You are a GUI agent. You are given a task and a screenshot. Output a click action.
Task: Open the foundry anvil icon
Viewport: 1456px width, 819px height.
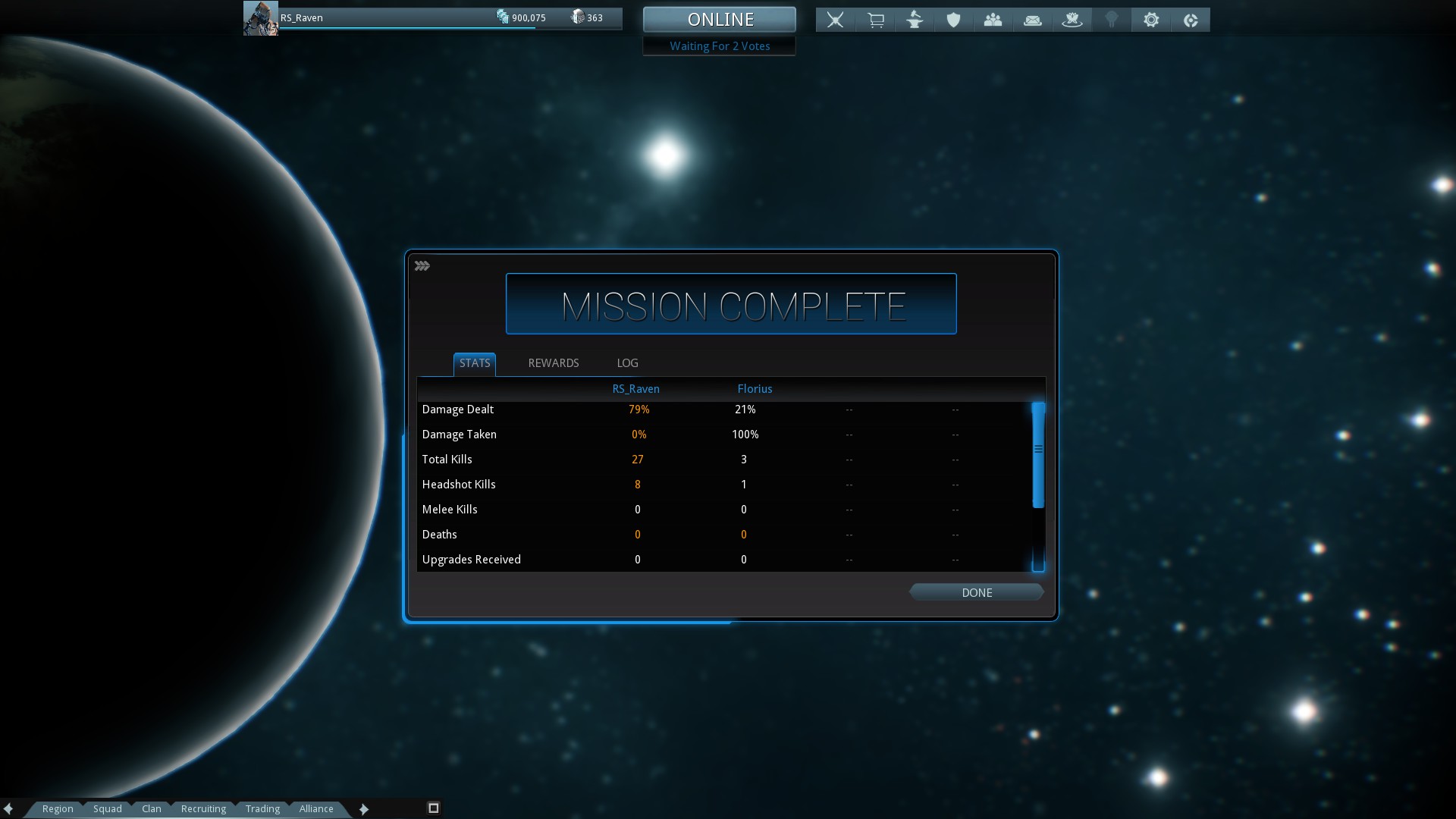point(915,20)
